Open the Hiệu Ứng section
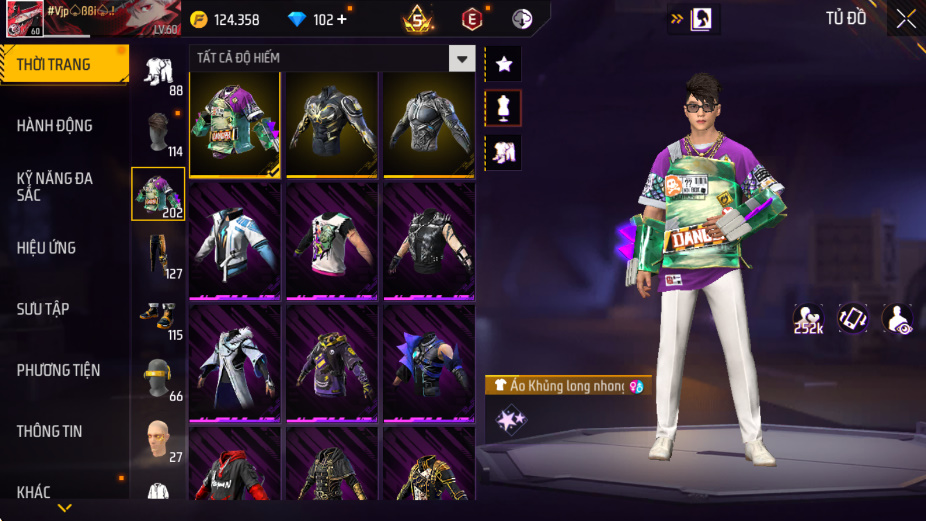 click(46, 247)
